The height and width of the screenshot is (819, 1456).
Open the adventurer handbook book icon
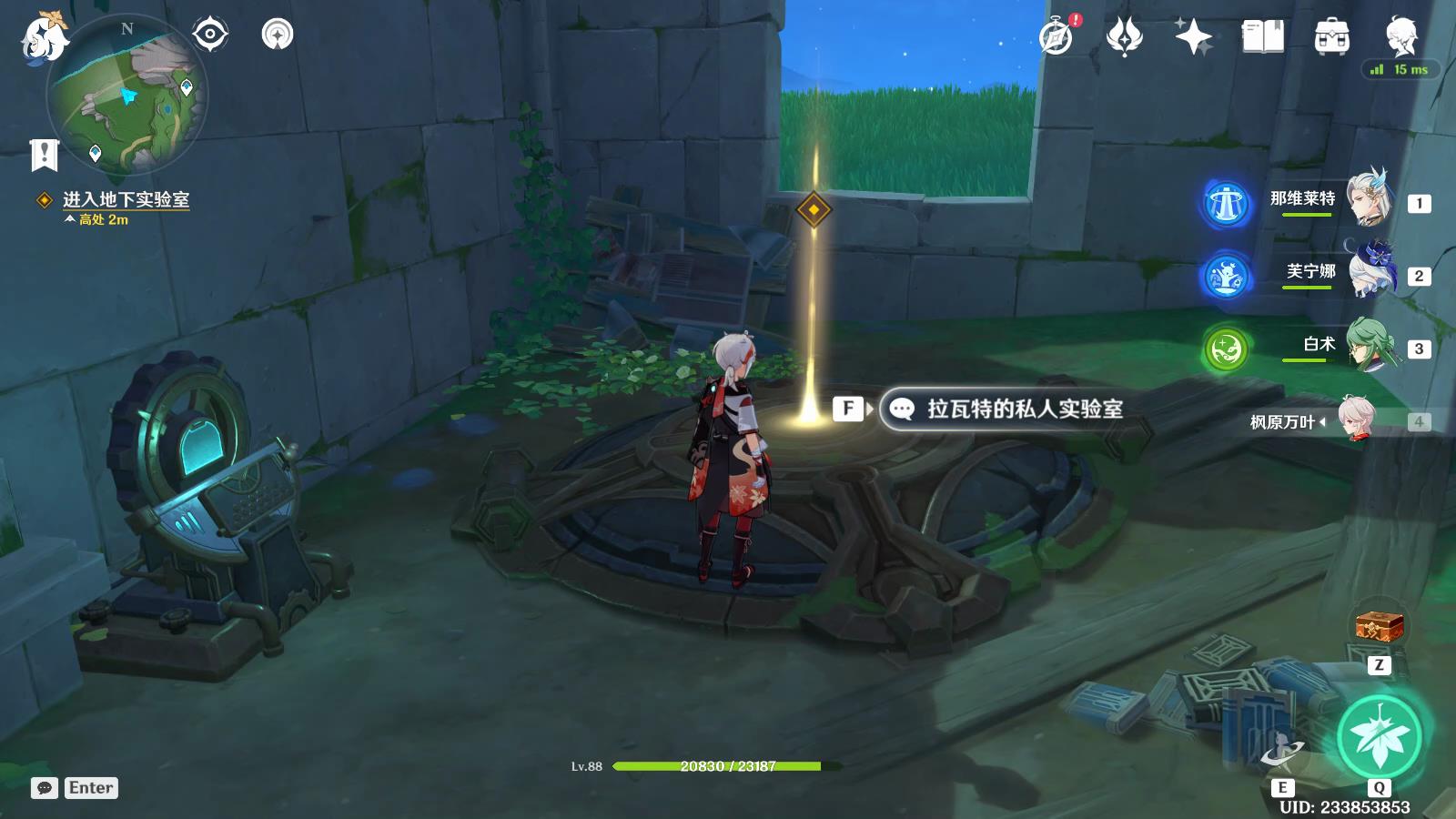(1262, 36)
